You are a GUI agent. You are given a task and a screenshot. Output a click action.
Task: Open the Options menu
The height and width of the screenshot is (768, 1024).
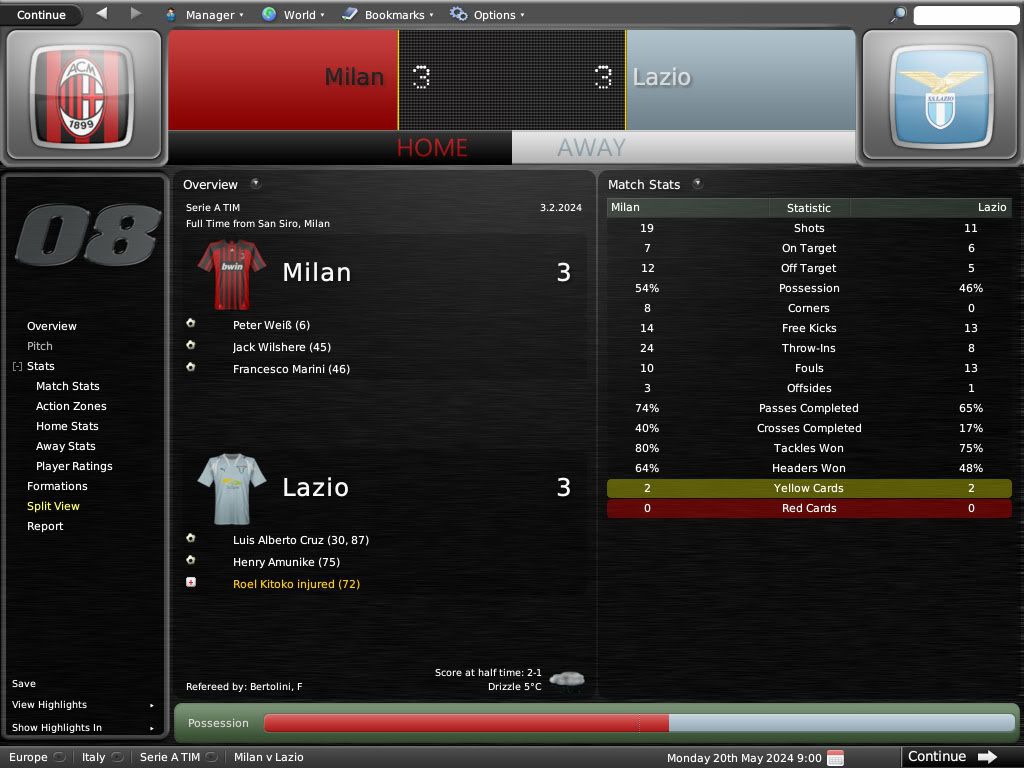[x=487, y=15]
